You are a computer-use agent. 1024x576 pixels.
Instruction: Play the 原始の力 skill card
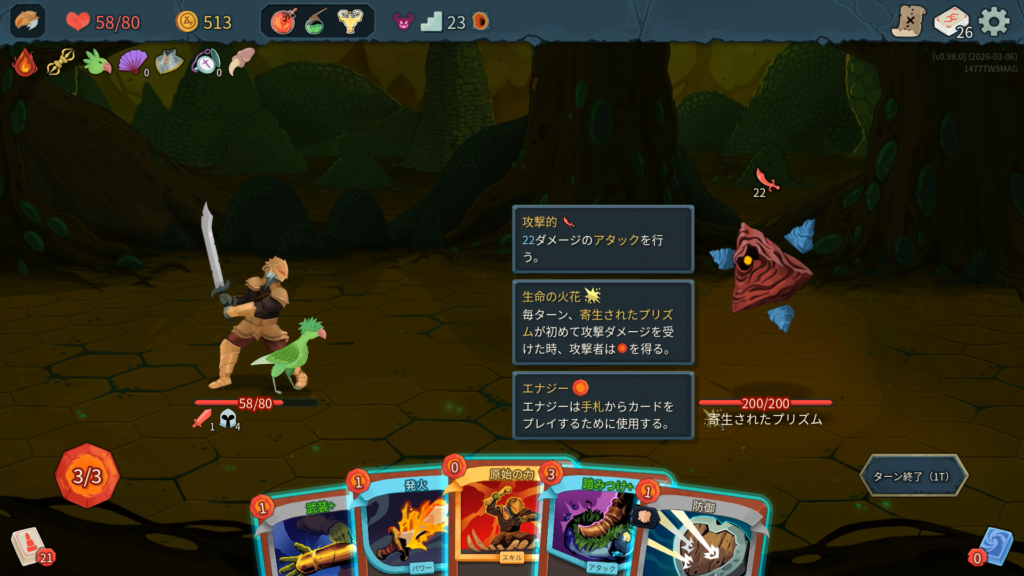click(x=497, y=515)
